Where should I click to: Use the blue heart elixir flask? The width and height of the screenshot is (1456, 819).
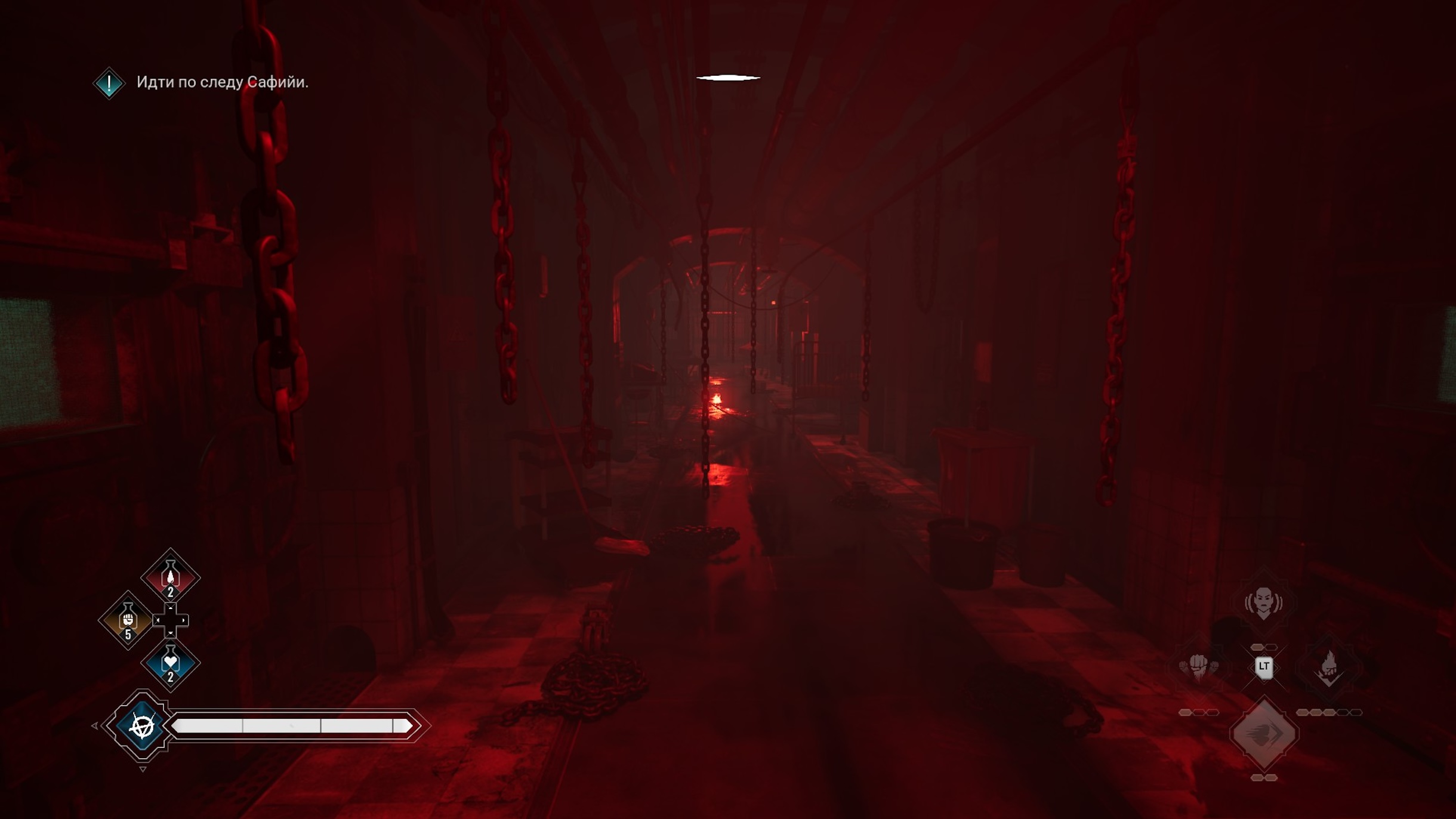pos(170,663)
